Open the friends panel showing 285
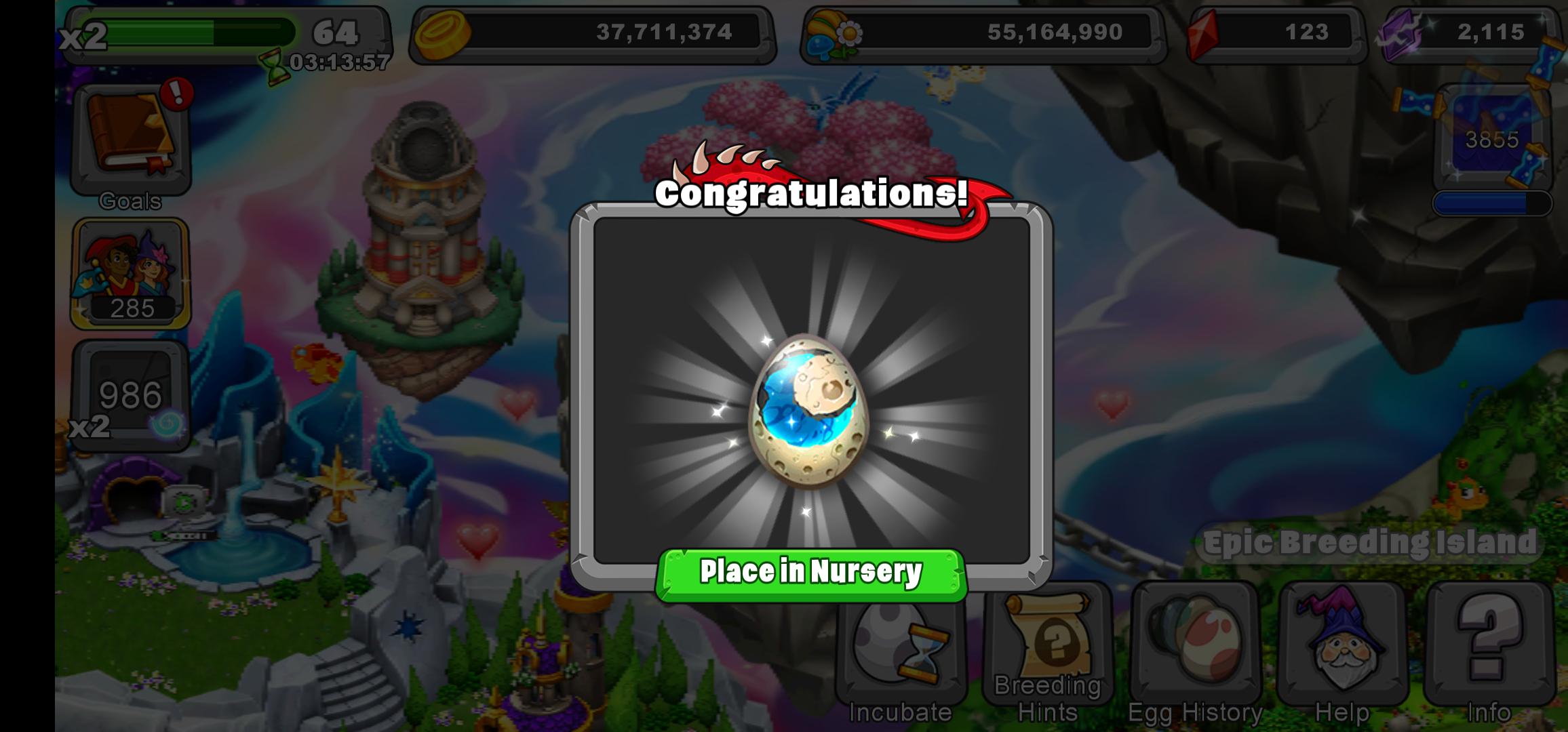The height and width of the screenshot is (732, 1568). 130,271
